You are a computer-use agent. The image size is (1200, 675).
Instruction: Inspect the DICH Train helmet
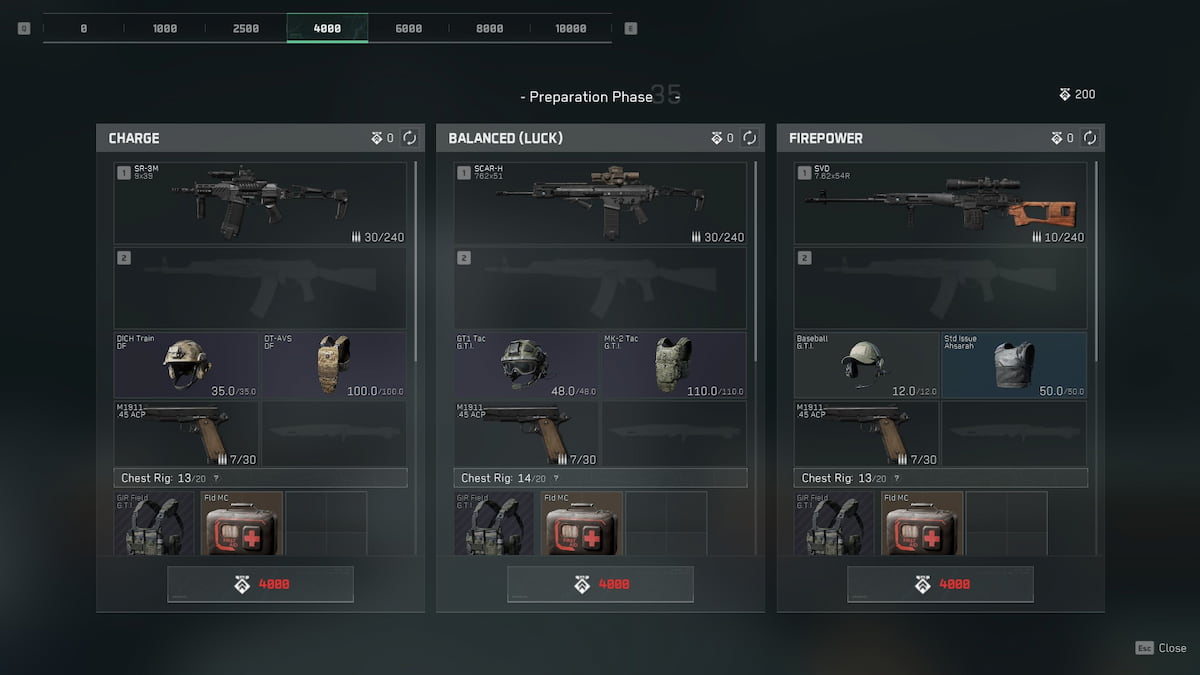pos(186,365)
